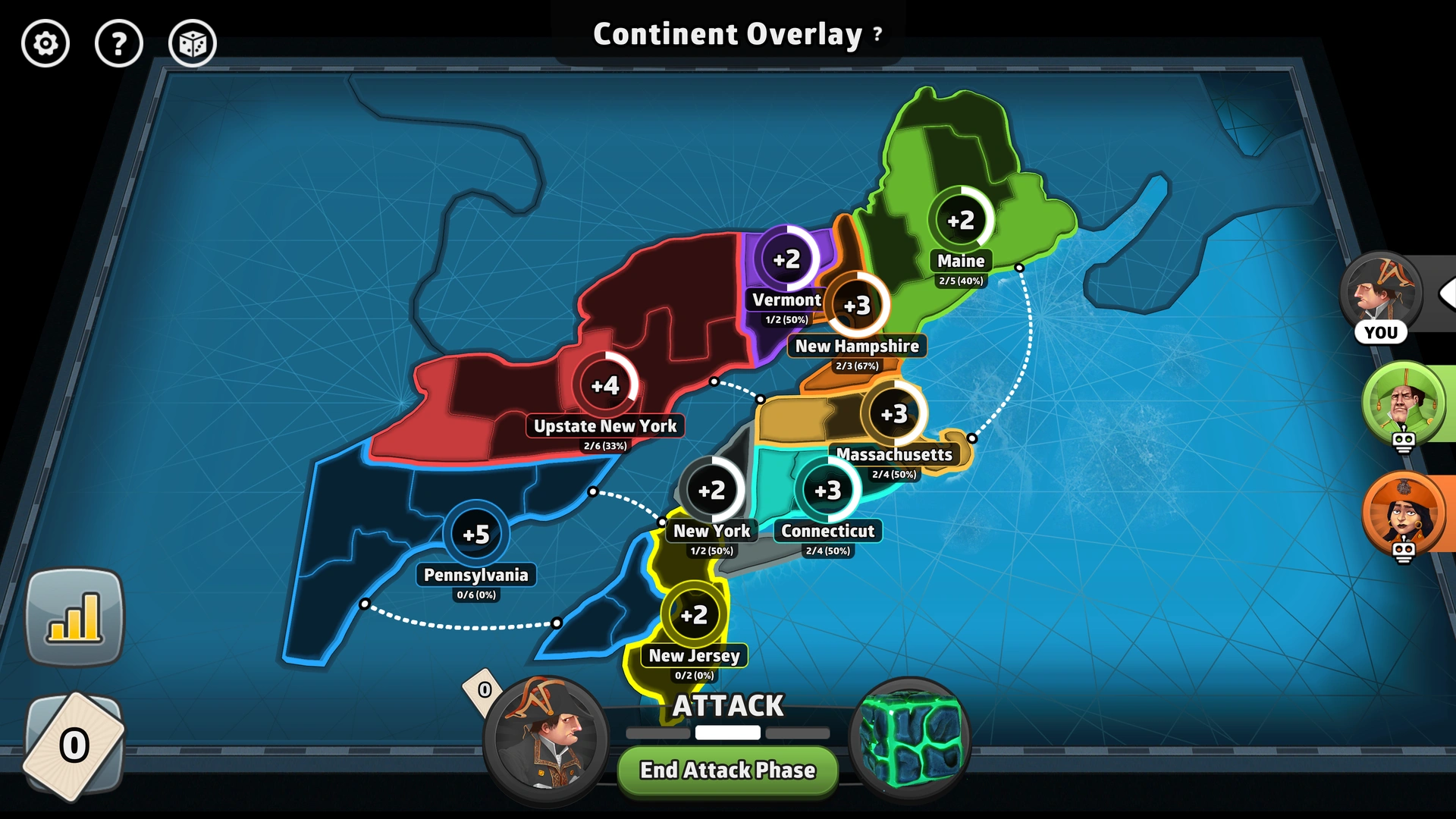
Task: Open the game settings gear
Action: point(45,44)
